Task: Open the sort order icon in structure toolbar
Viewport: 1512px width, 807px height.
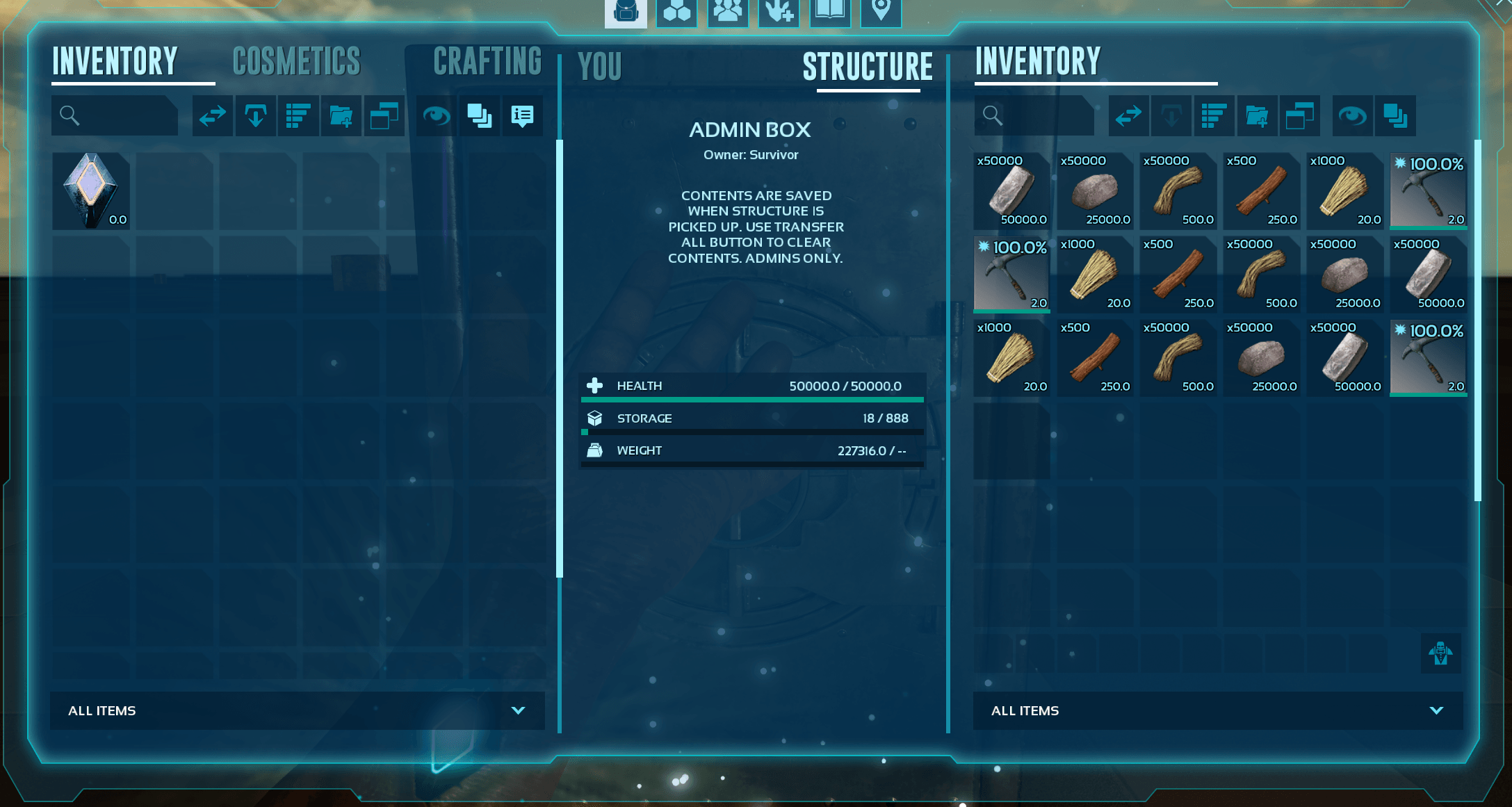Action: point(1214,115)
